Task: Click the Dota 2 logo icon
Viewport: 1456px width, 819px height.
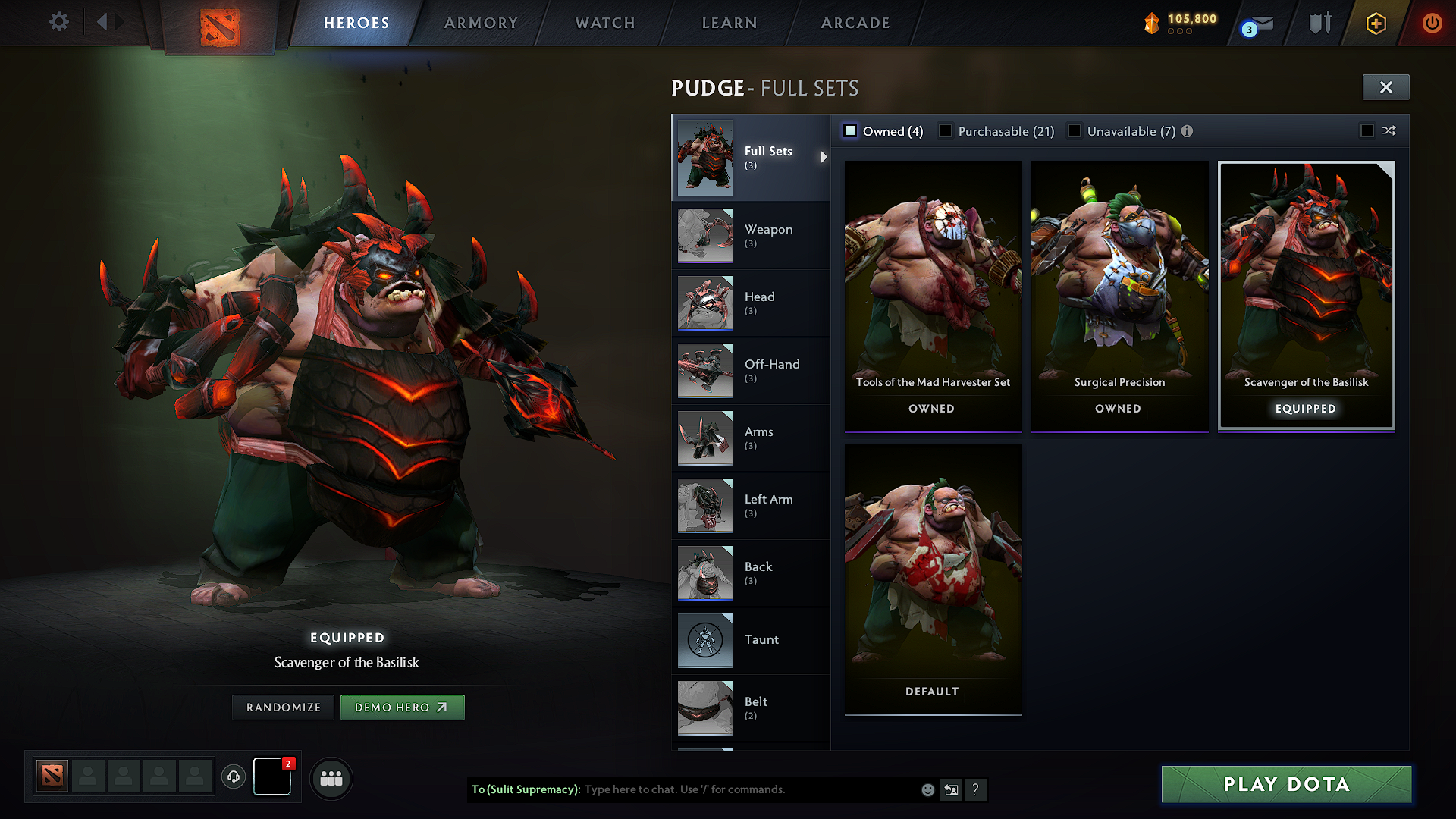Action: tap(221, 23)
